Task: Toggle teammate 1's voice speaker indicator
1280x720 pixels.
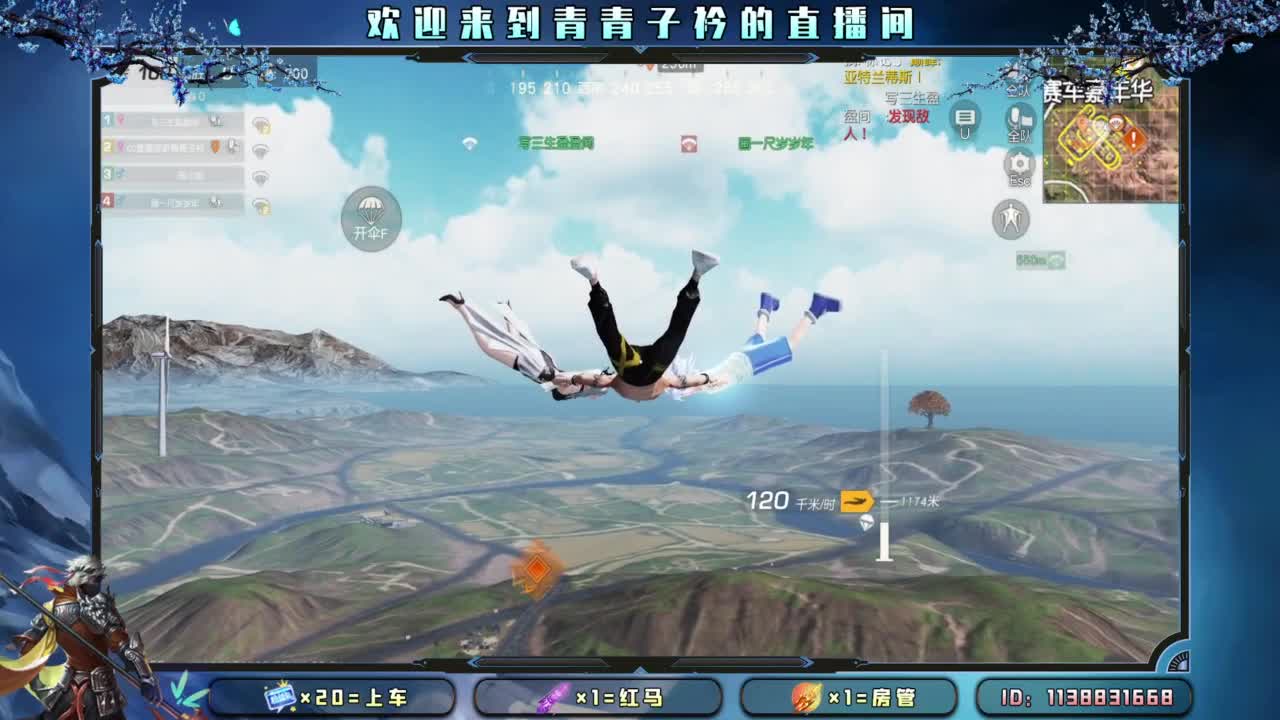Action: [262, 124]
